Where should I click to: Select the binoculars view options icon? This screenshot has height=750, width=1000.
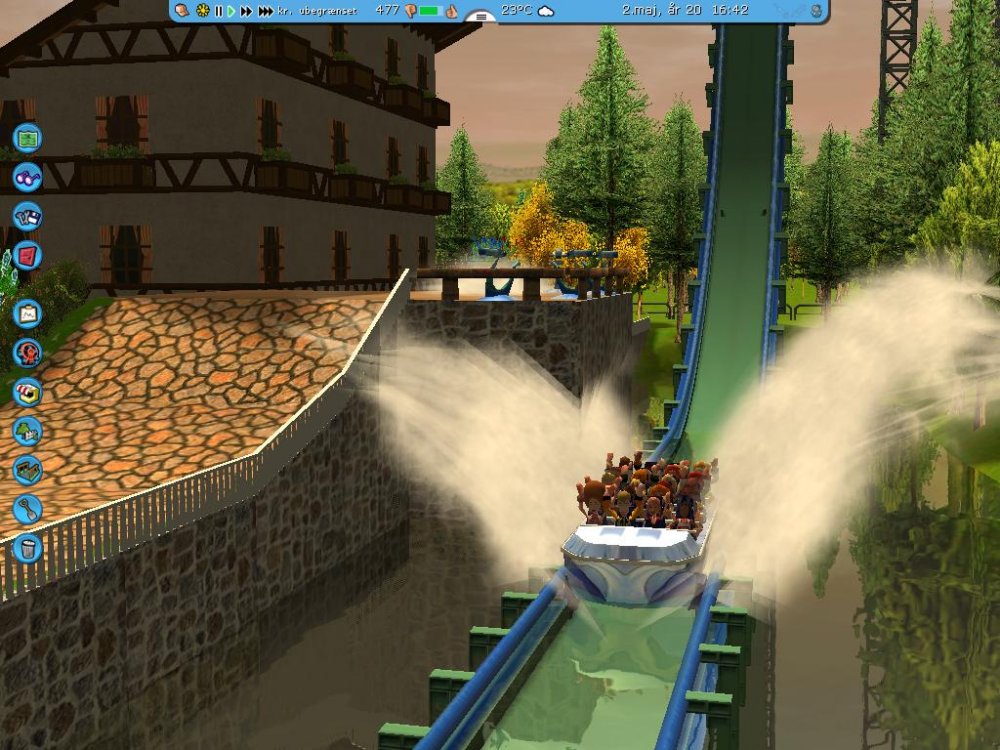[27, 177]
